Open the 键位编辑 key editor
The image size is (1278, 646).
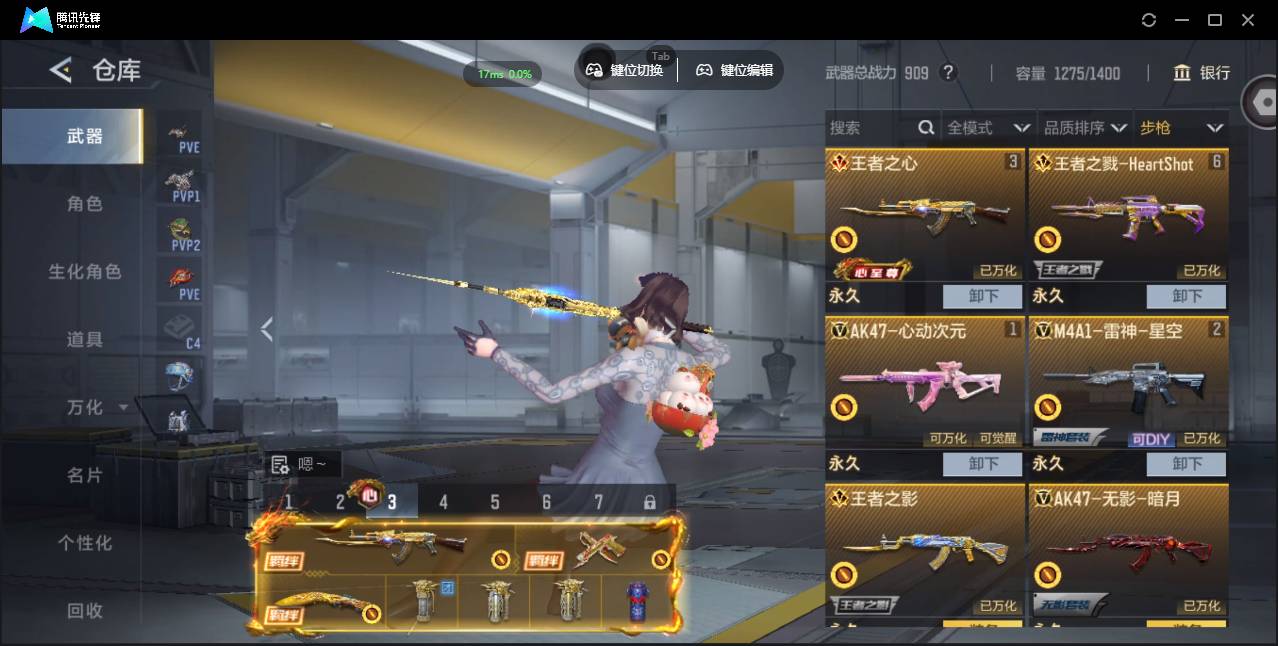click(x=735, y=70)
